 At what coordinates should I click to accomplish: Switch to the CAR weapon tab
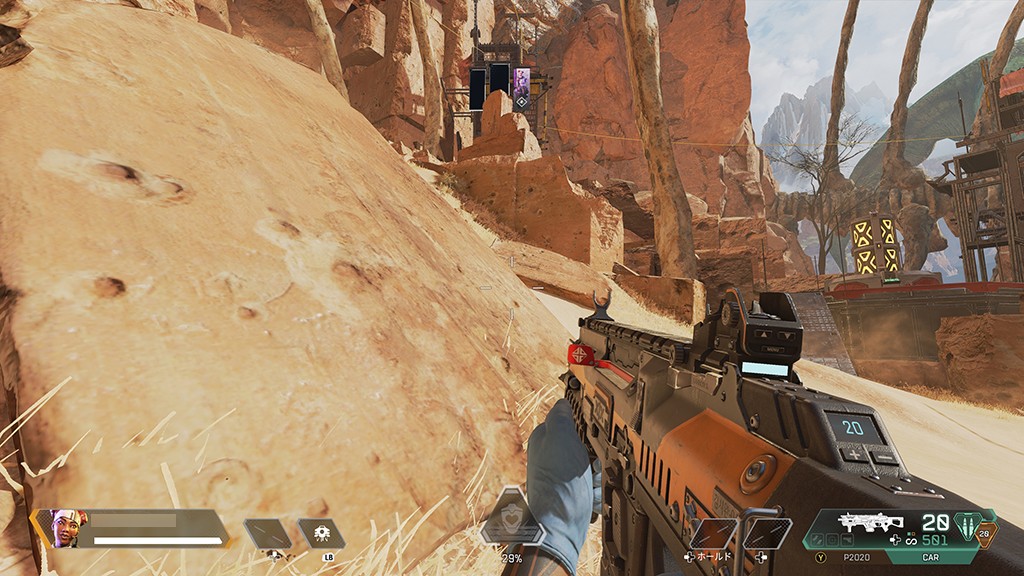[x=929, y=557]
